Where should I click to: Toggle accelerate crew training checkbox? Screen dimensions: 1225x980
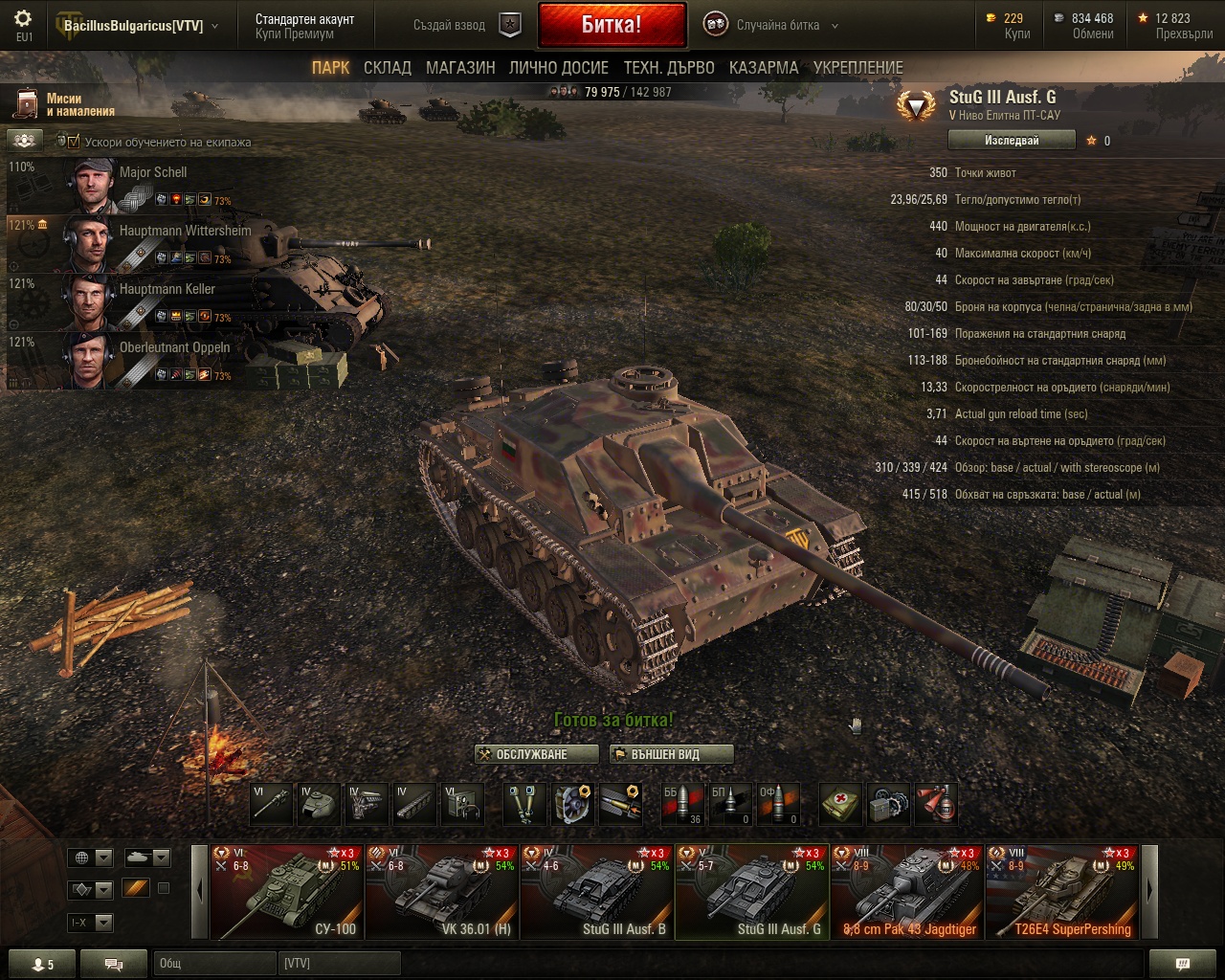(73, 142)
